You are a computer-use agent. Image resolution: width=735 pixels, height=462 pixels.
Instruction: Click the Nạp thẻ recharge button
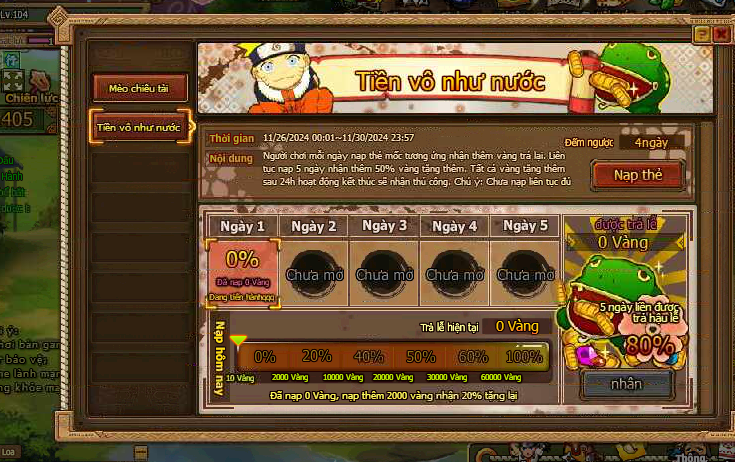[x=637, y=175]
